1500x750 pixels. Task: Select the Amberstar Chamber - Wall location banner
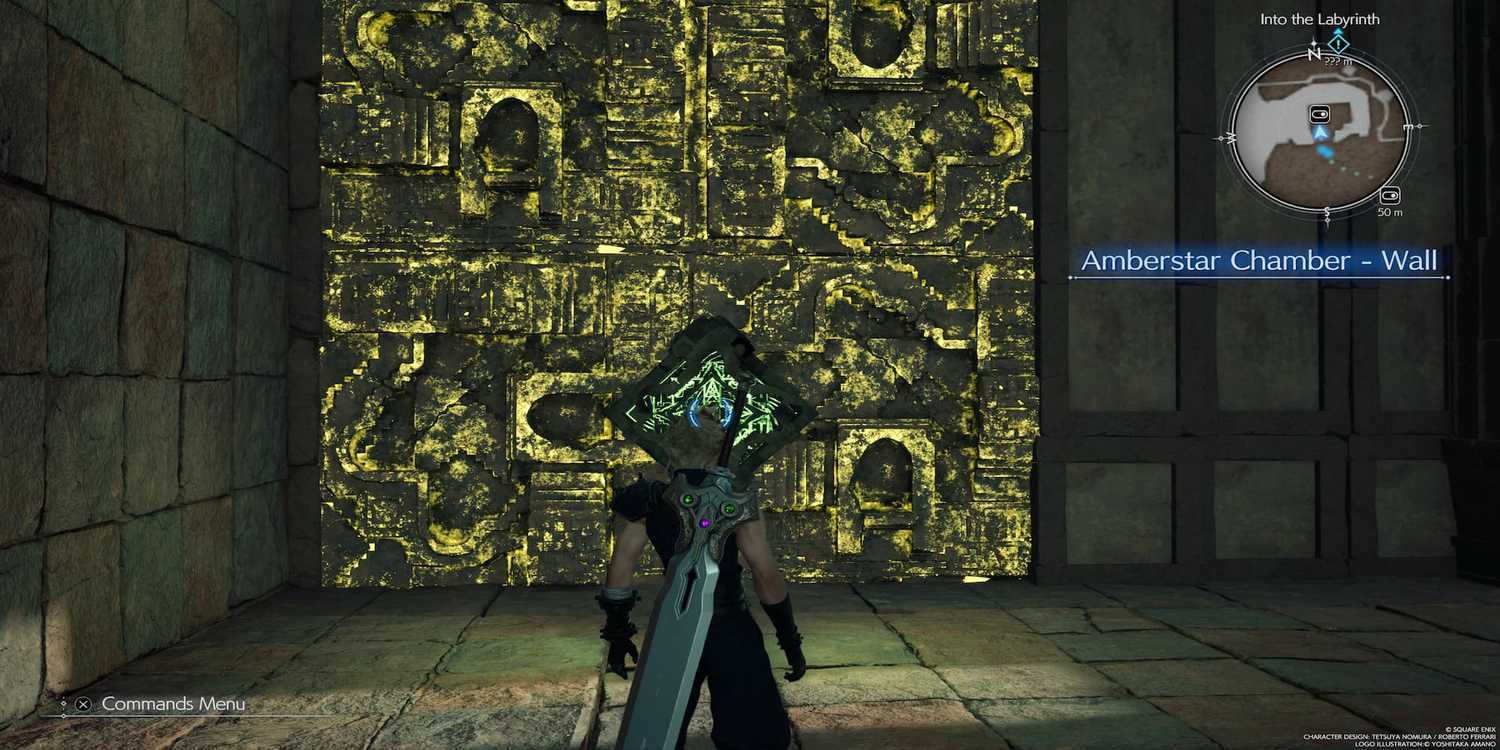(1261, 261)
